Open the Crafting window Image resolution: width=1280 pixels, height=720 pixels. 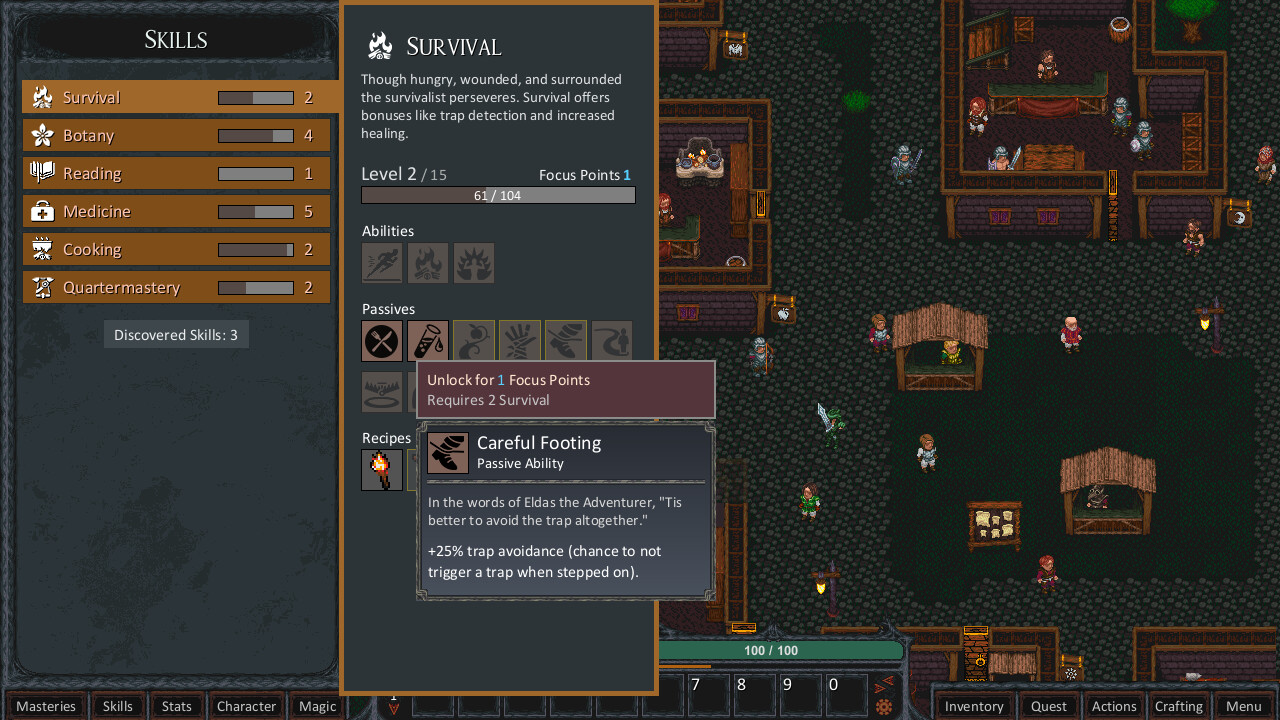click(x=1179, y=706)
